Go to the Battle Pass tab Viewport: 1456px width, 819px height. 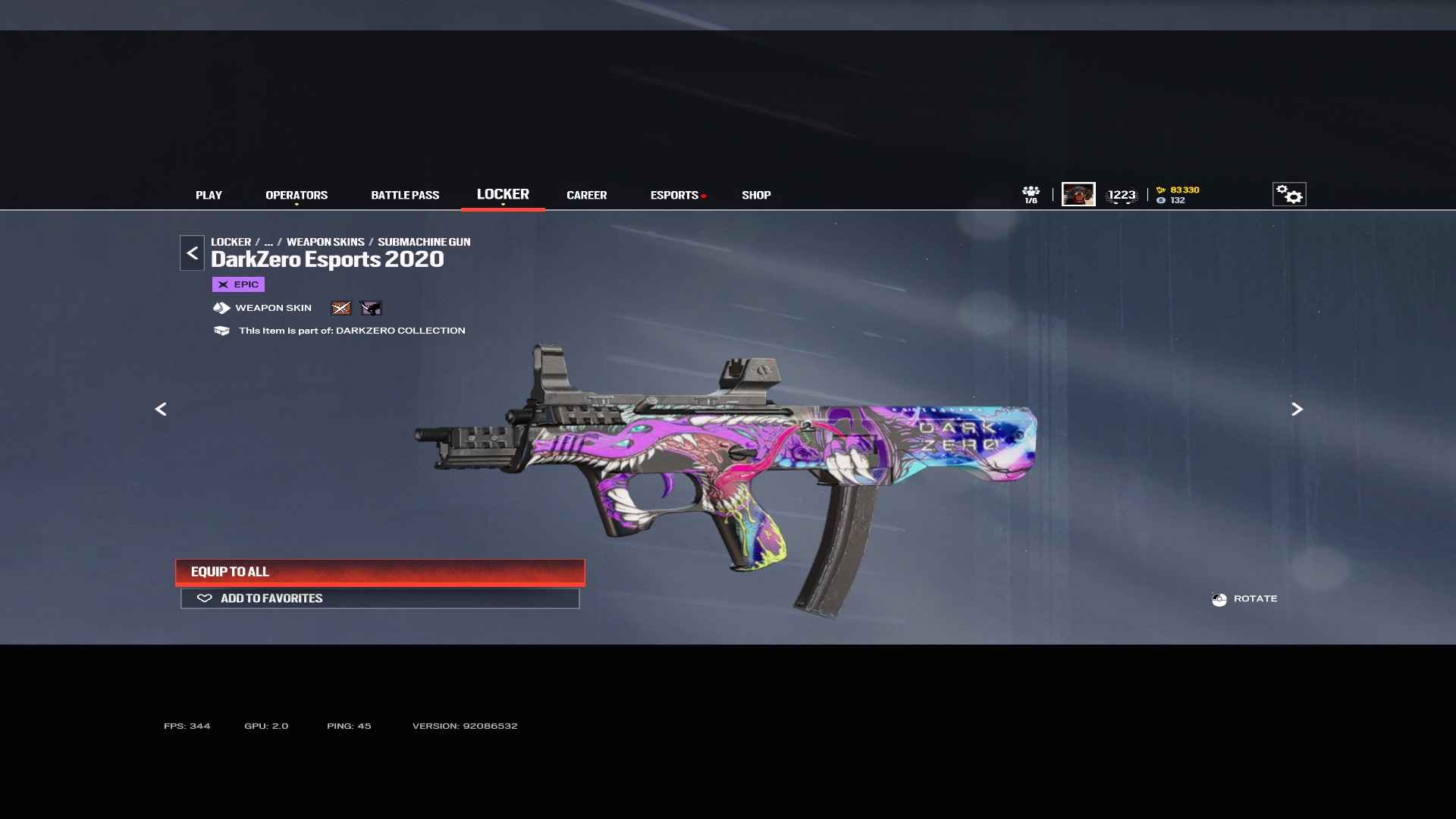point(405,195)
